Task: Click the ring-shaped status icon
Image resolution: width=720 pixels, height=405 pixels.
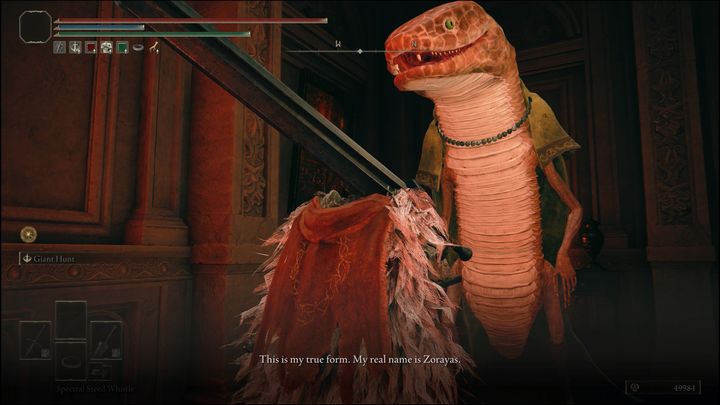Action: tap(138, 47)
